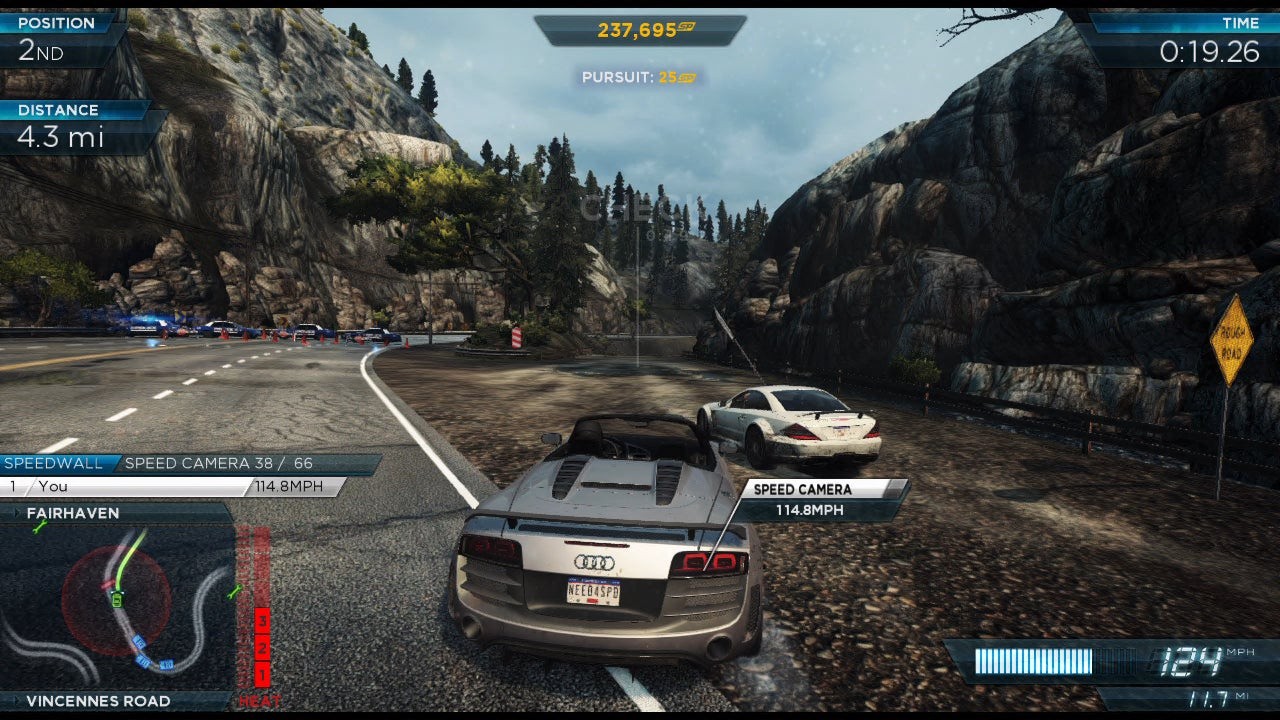Select the "You" row in the Speedwall list
1280x720 pixels.
pyautogui.click(x=125, y=487)
